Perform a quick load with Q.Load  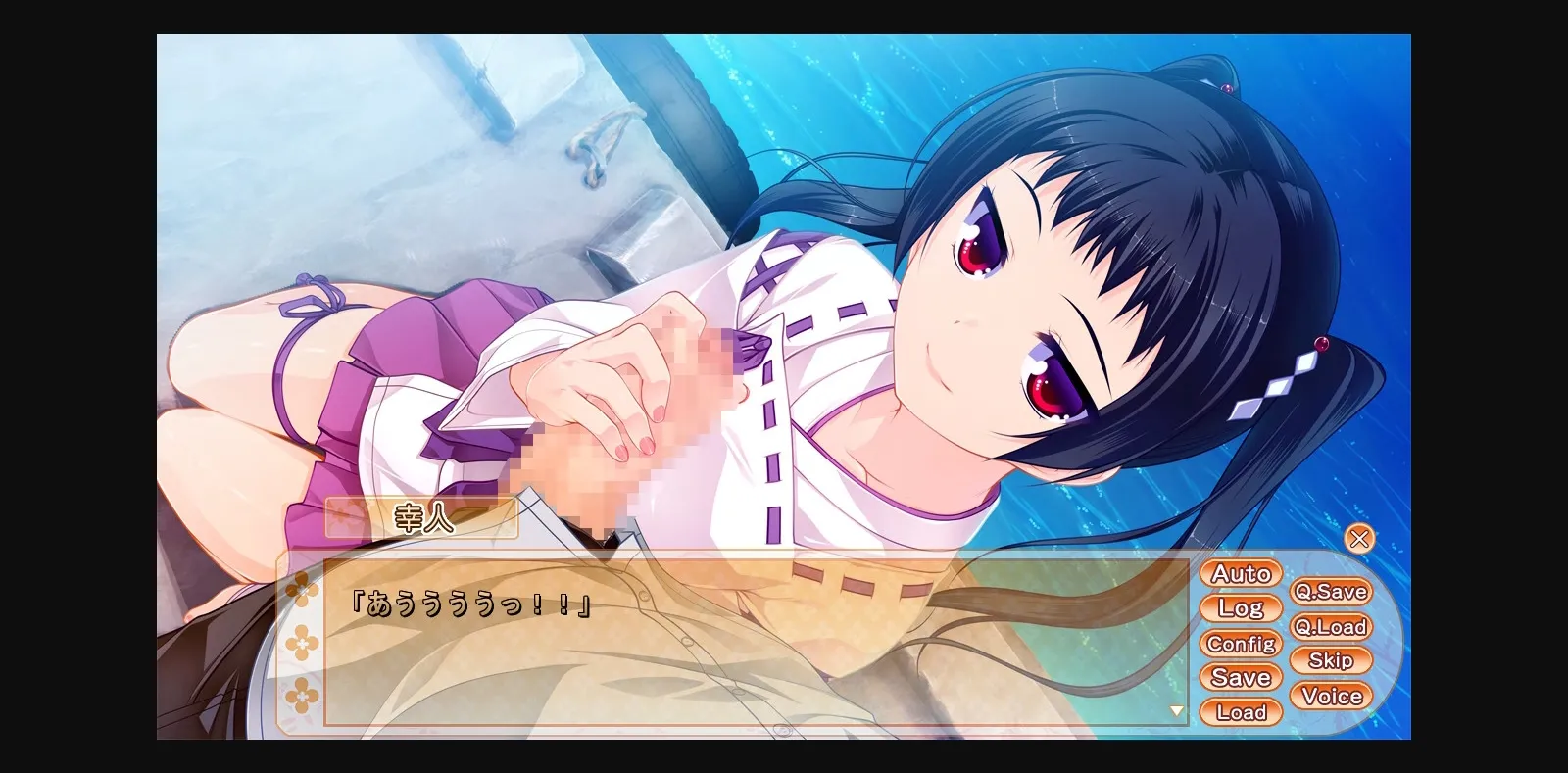[1333, 627]
